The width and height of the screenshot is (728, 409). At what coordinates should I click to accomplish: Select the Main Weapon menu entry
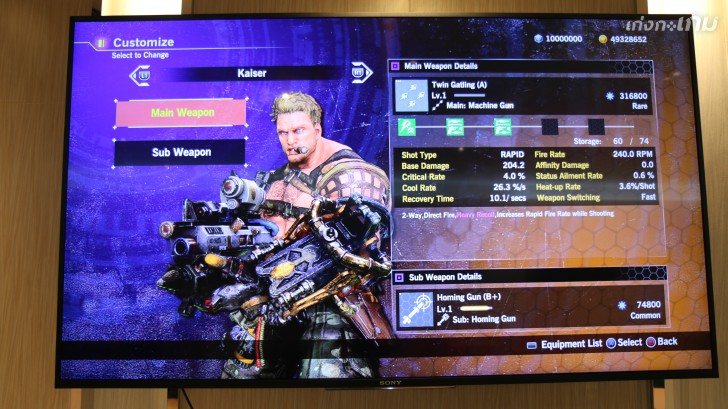point(182,113)
